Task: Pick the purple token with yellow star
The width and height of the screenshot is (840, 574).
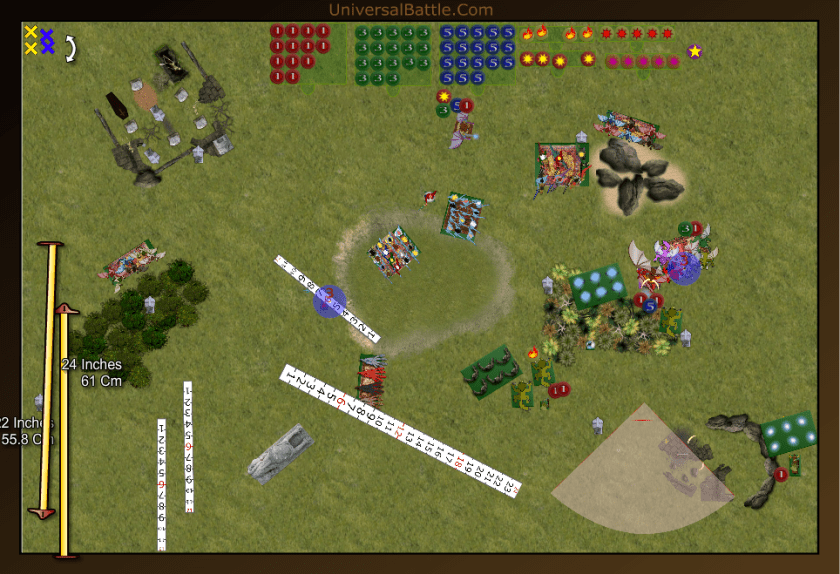Action: pyautogui.click(x=694, y=51)
